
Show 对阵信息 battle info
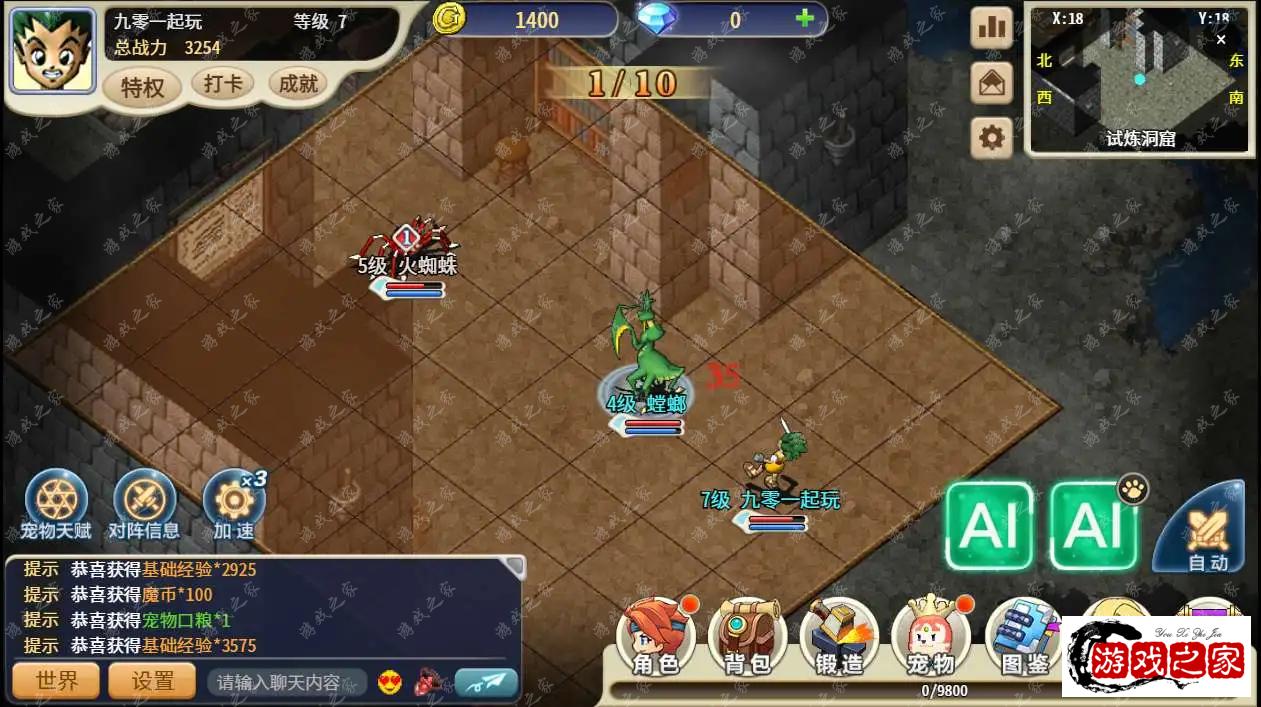[x=144, y=503]
